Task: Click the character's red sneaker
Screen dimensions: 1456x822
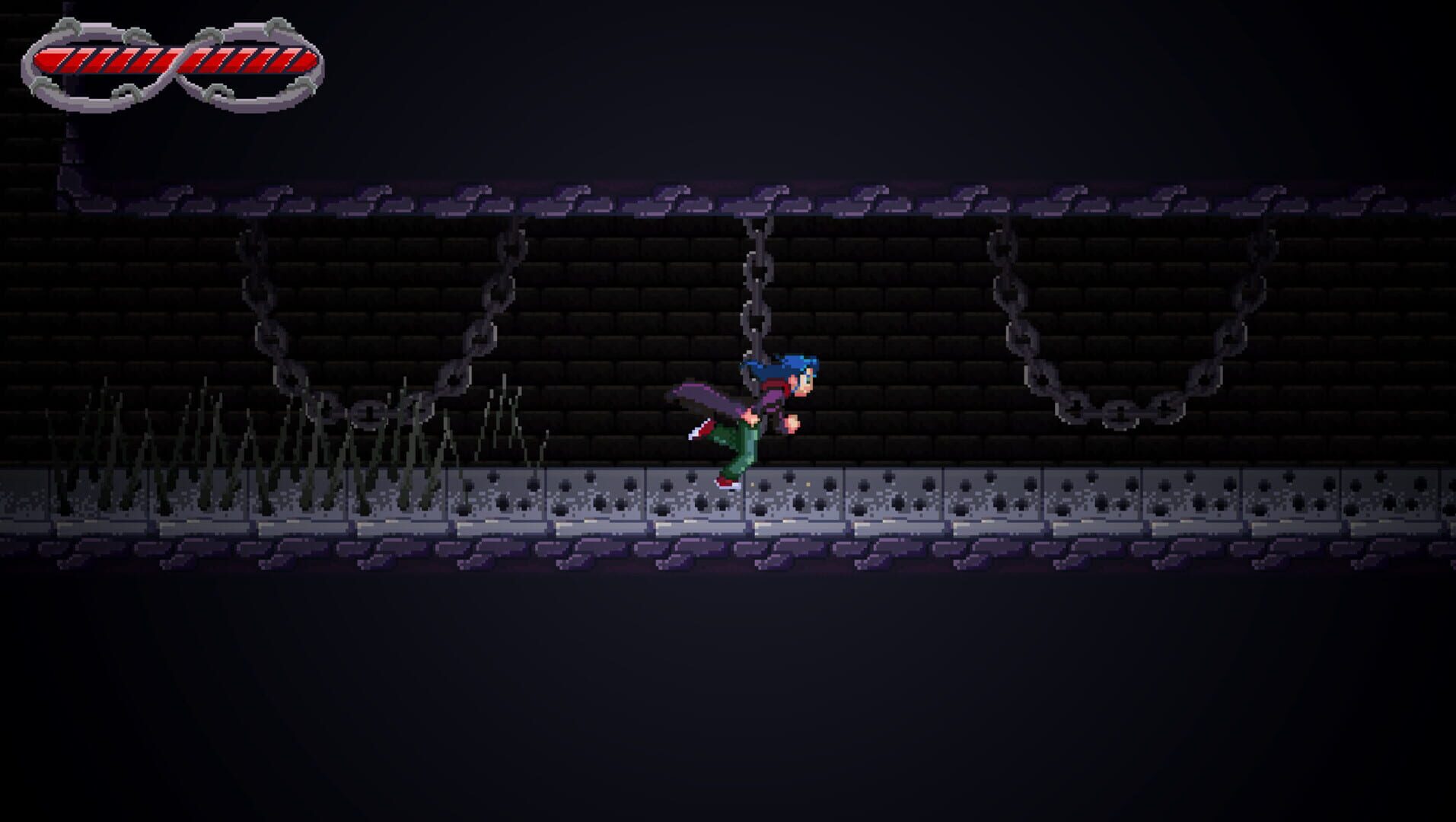Action: 727,482
